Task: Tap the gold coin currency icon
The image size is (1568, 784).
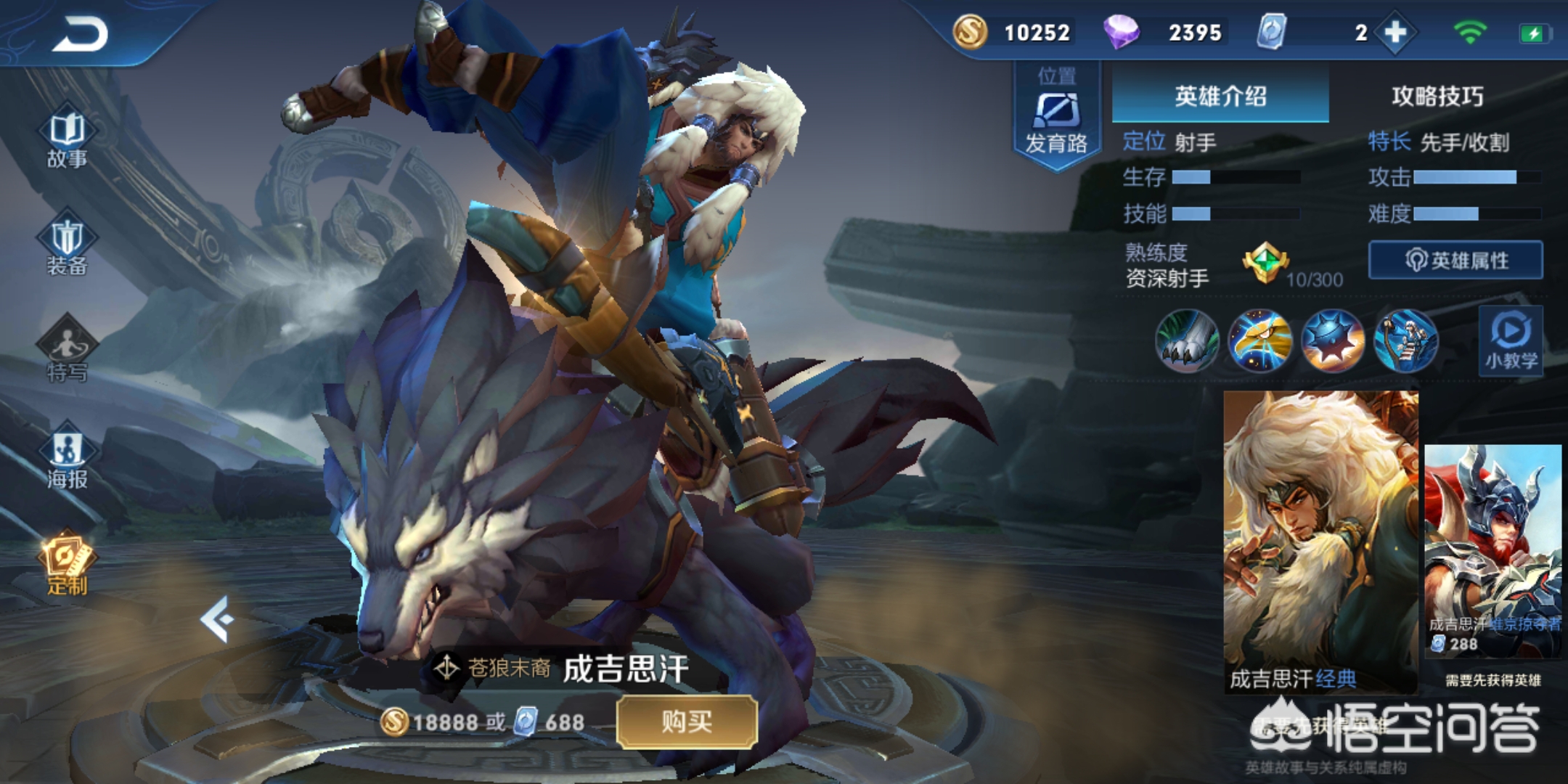Action: click(970, 33)
